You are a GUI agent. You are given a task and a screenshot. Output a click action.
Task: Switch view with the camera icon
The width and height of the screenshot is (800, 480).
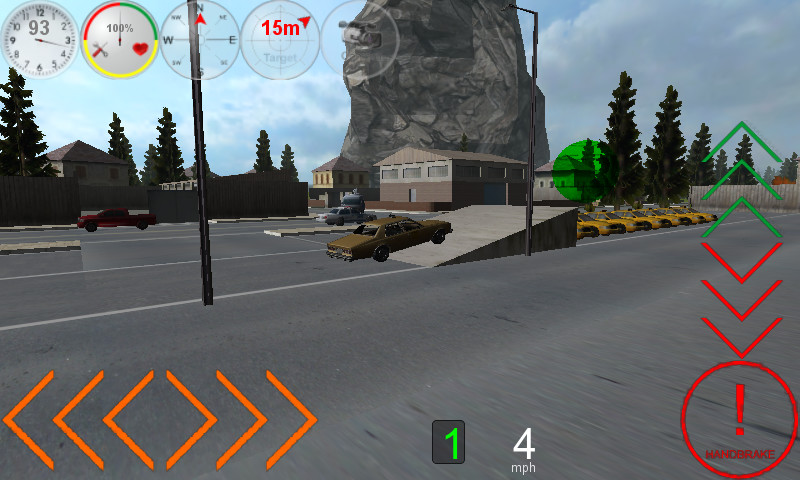click(360, 40)
